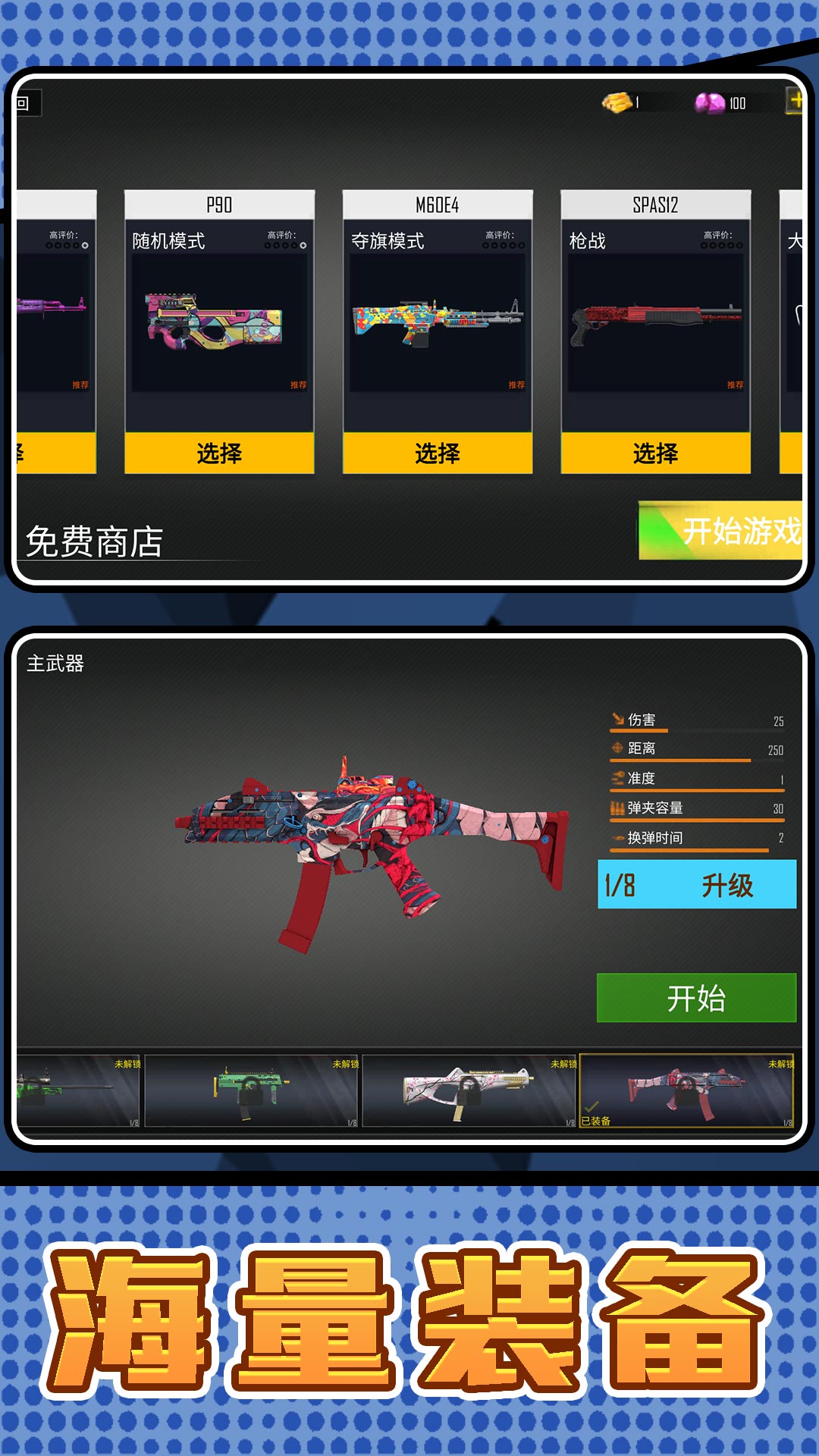Choose the equipped red-pink gun thumbnail
The height and width of the screenshot is (1456, 819).
(686, 1090)
